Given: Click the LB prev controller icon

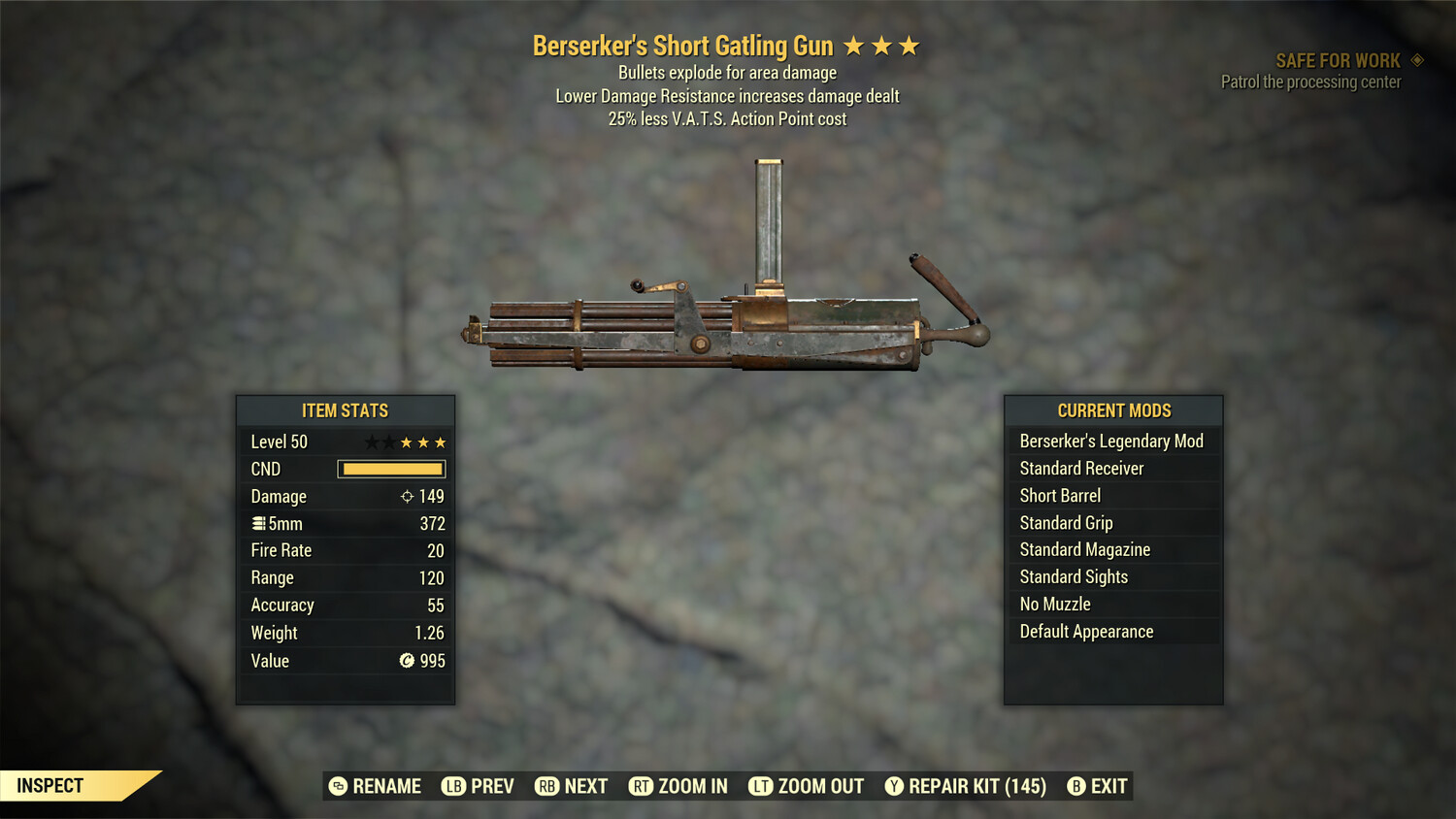Looking at the screenshot, I should pyautogui.click(x=452, y=786).
